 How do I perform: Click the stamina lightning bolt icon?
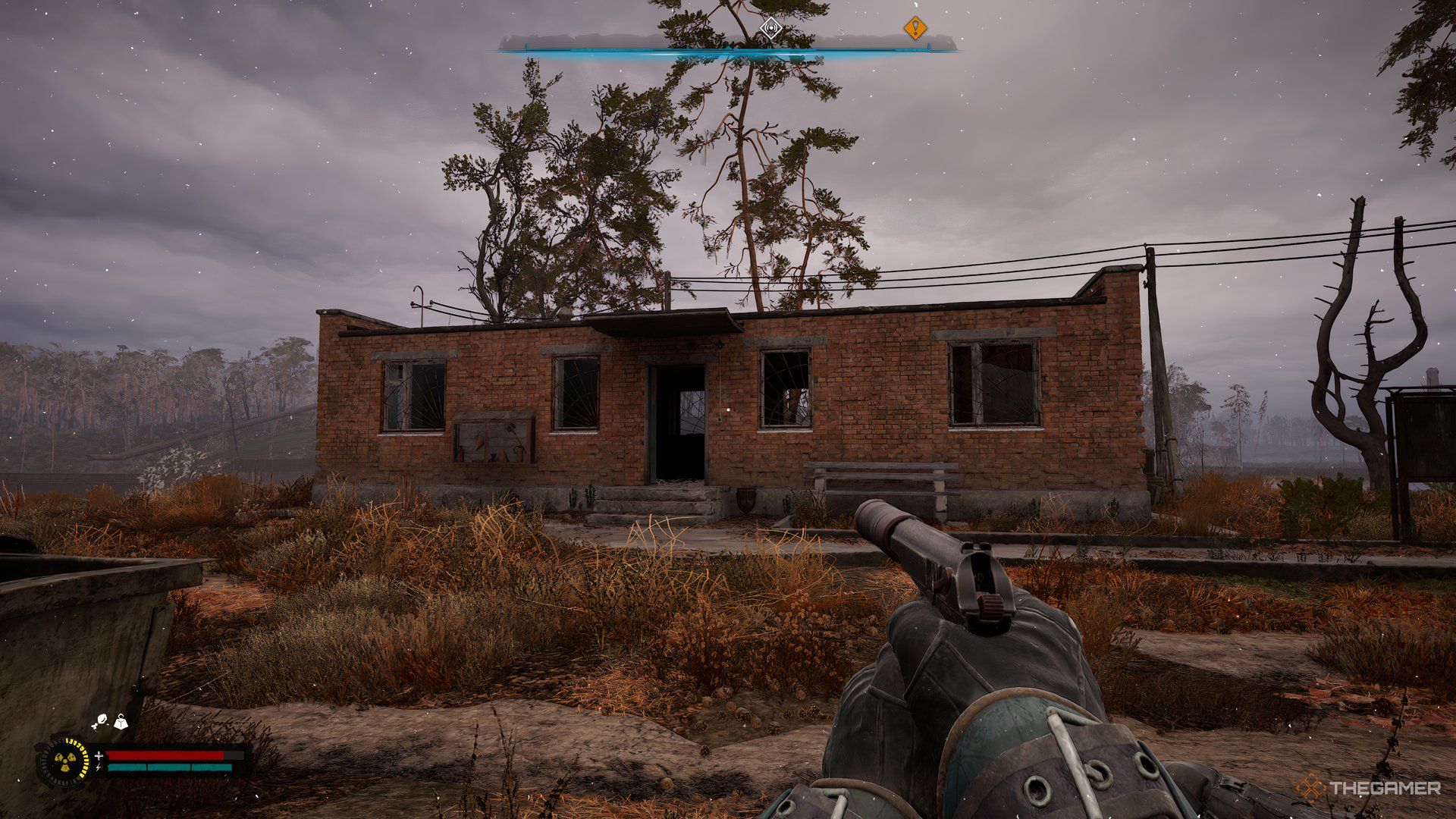pyautogui.click(x=98, y=768)
